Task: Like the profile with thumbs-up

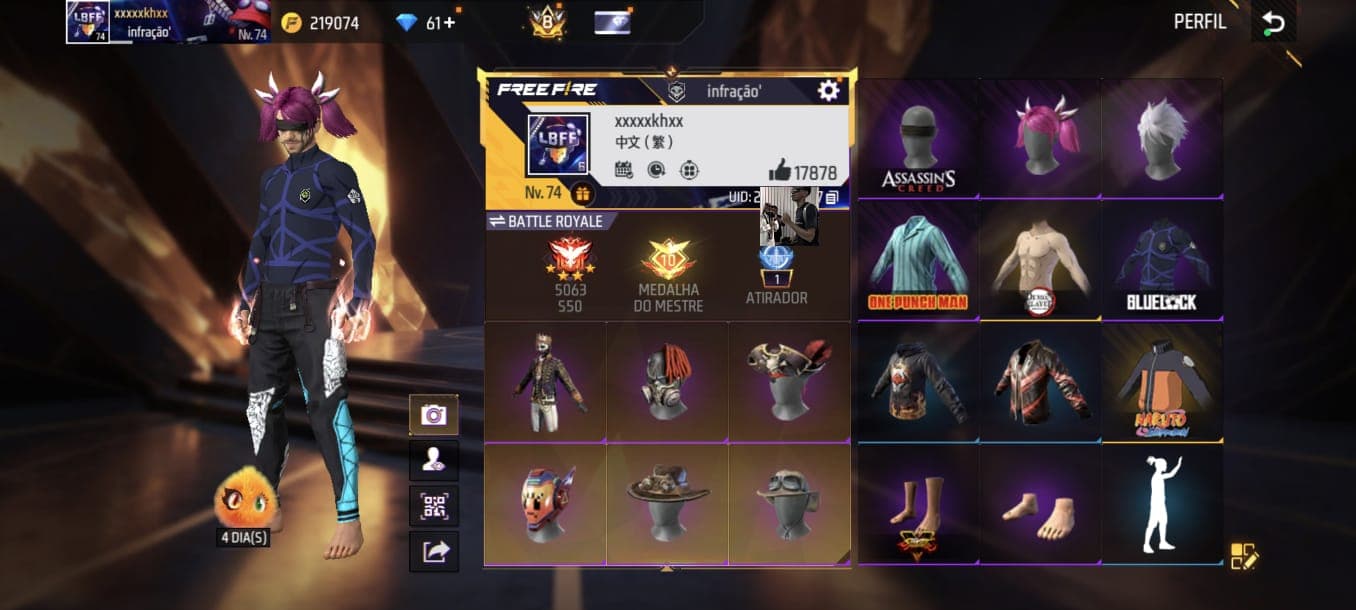Action: [x=779, y=171]
